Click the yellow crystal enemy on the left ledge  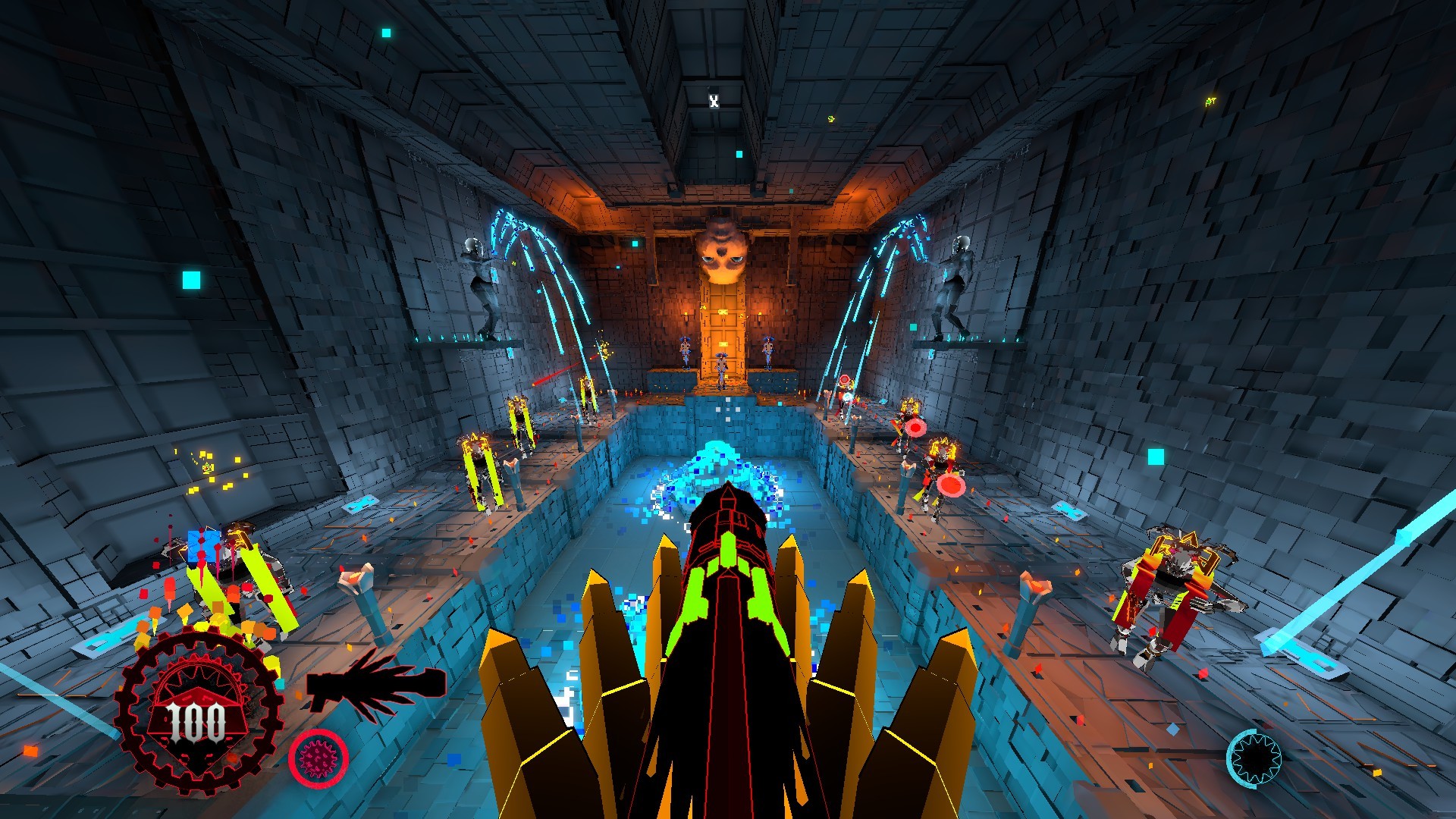tap(480, 463)
